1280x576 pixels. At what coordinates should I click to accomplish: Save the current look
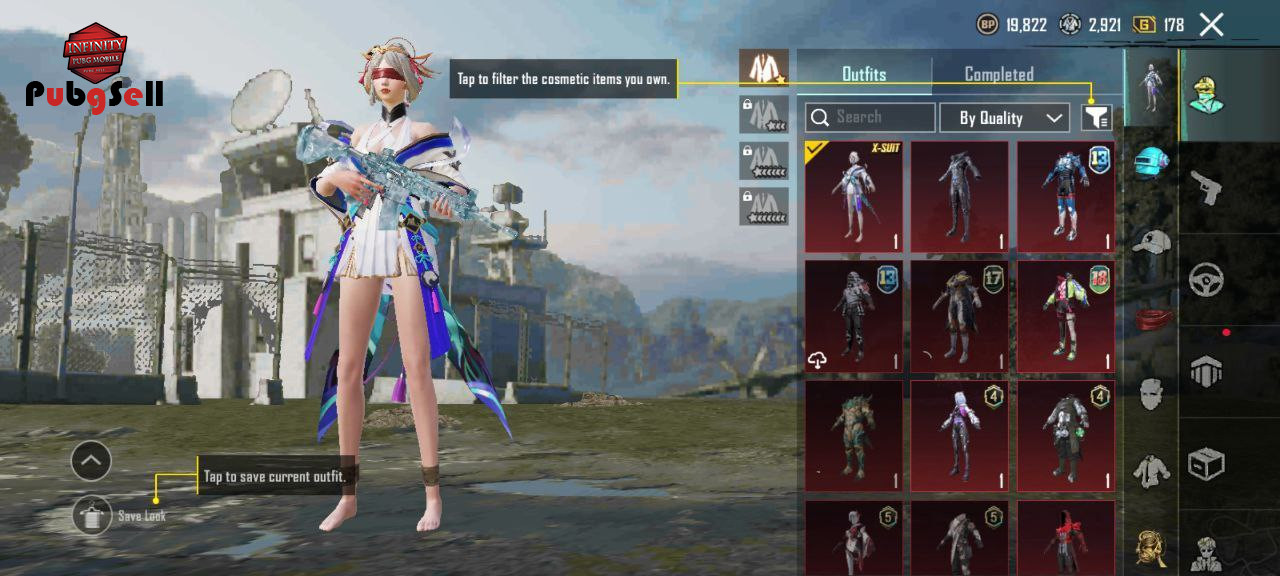93,515
